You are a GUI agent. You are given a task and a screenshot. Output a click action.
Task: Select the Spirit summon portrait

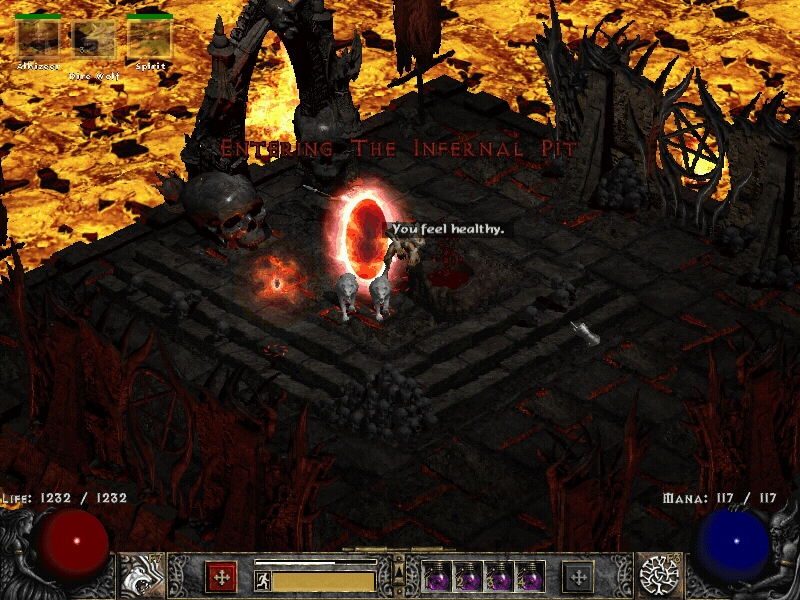(x=150, y=39)
